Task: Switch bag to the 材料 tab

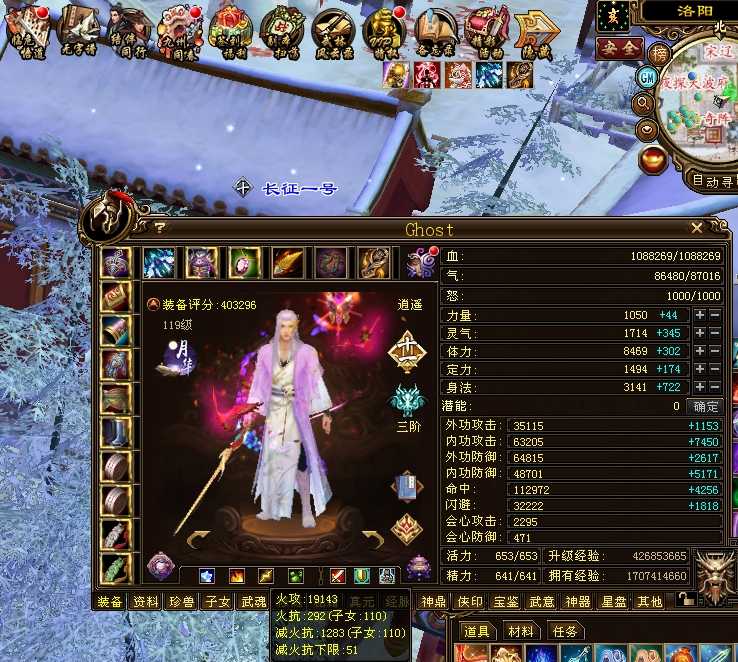Action: 521,632
